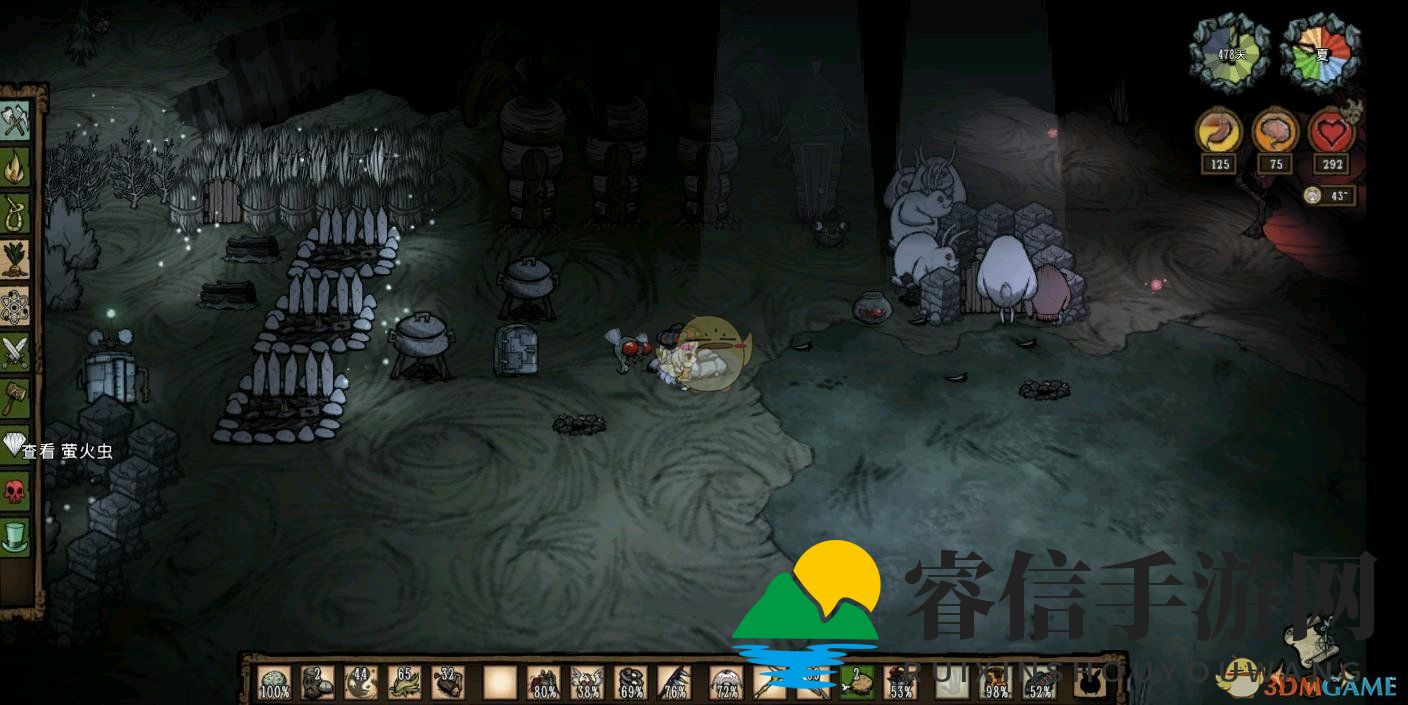Open the Structures hammer tab
This screenshot has height=705, width=1408.
pos(16,397)
